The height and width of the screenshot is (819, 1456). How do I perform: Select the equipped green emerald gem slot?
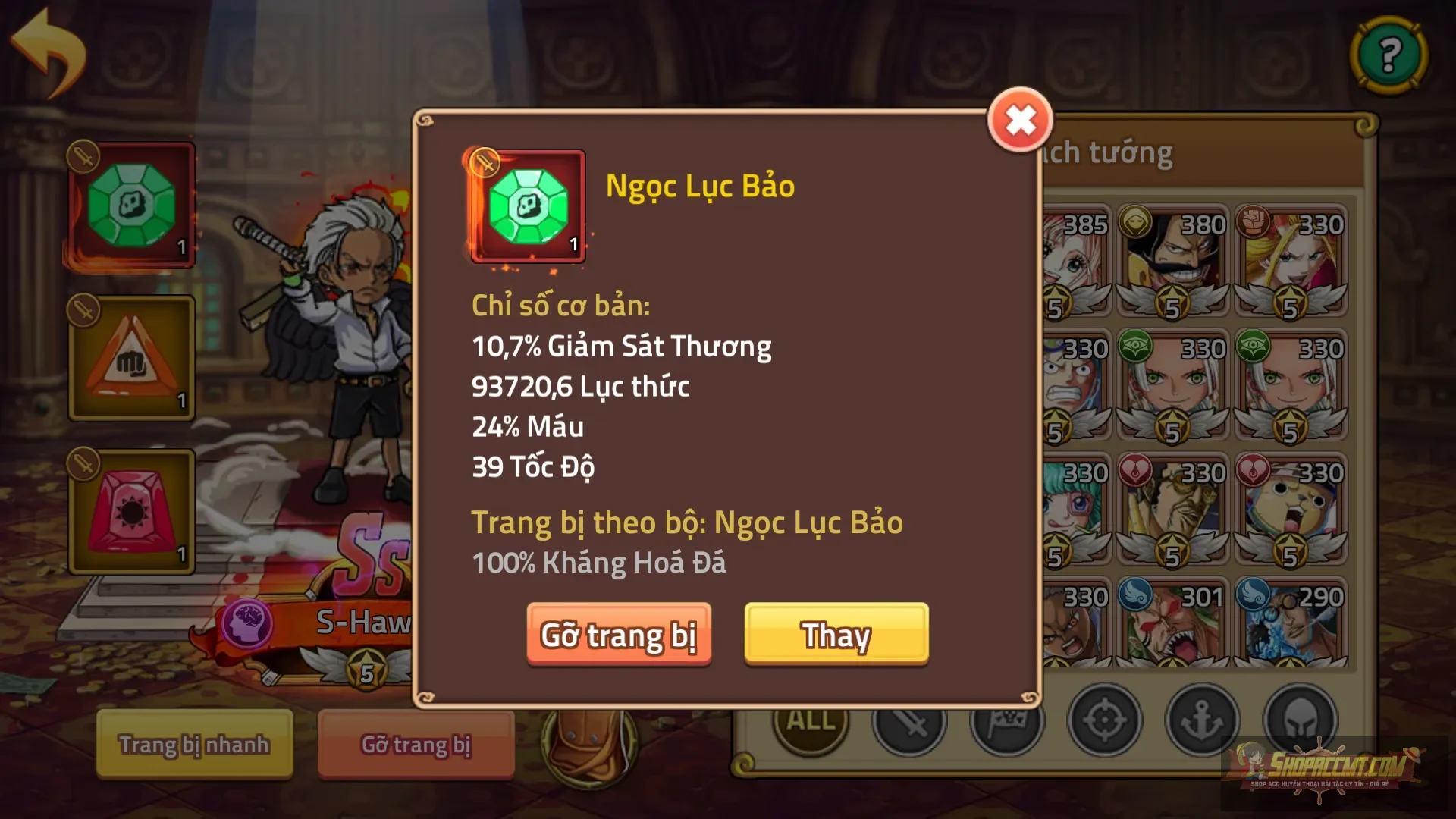(130, 203)
